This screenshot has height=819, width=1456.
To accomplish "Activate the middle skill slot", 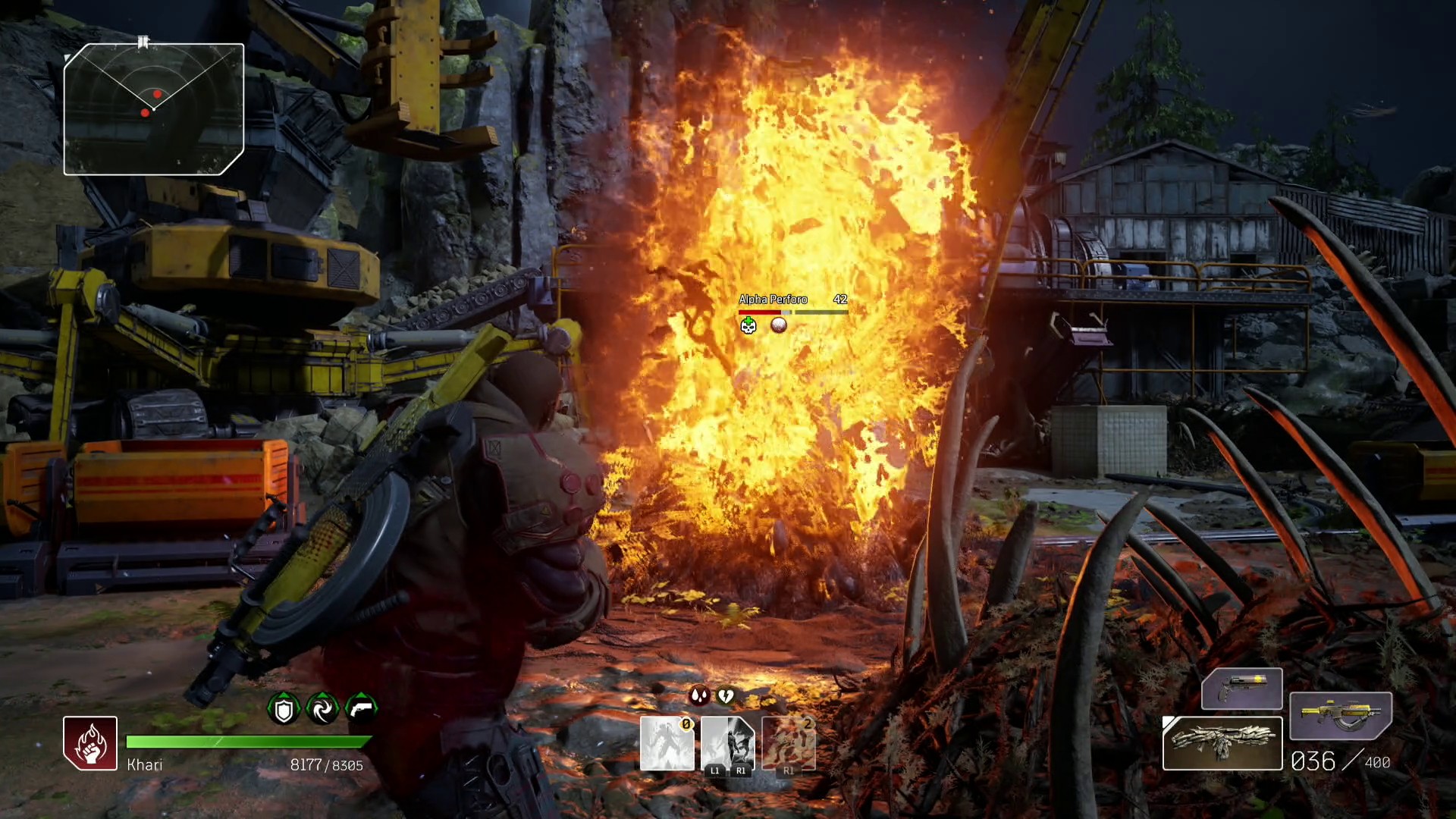I will 727,744.
